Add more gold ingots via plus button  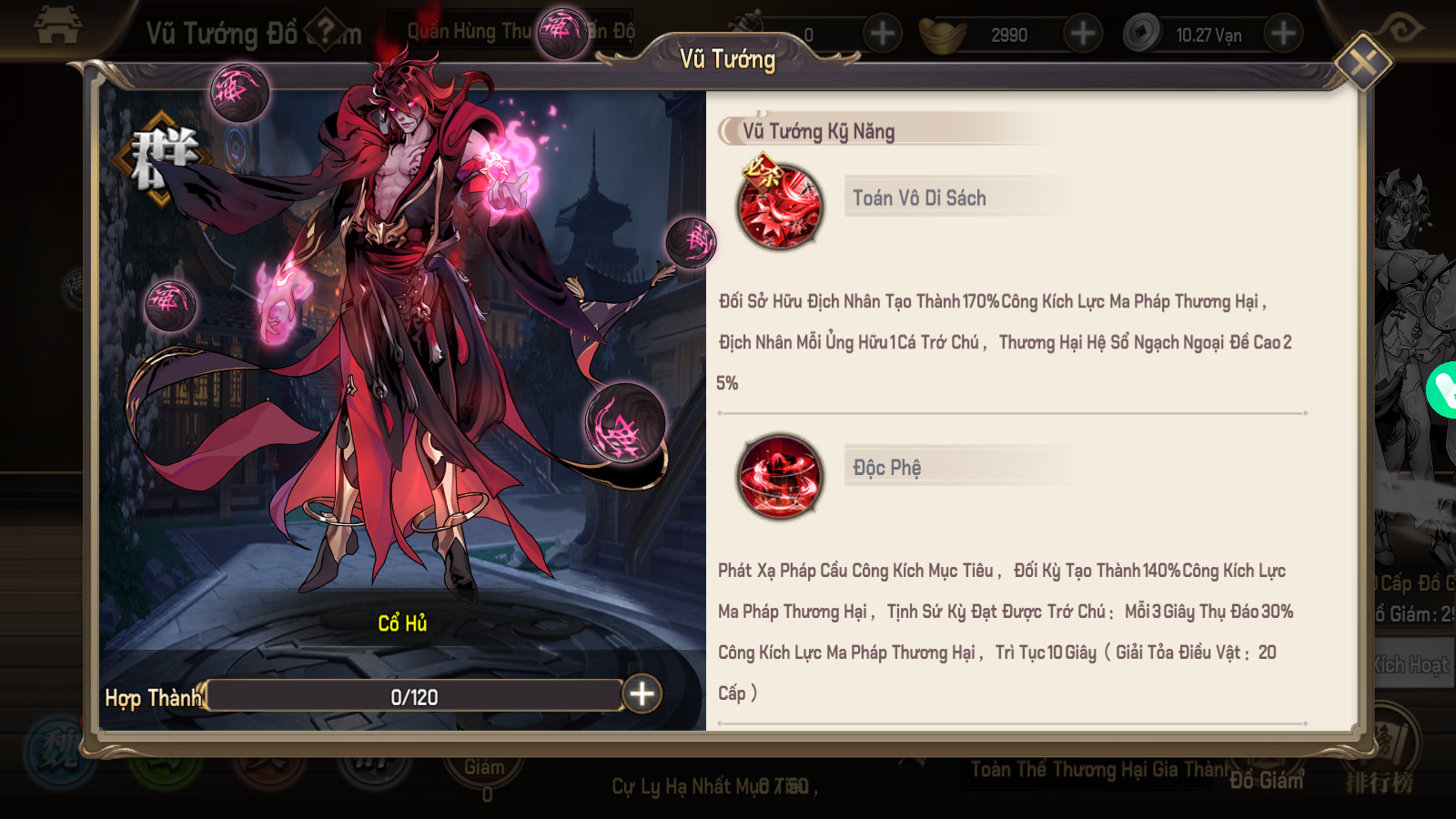1082,35
